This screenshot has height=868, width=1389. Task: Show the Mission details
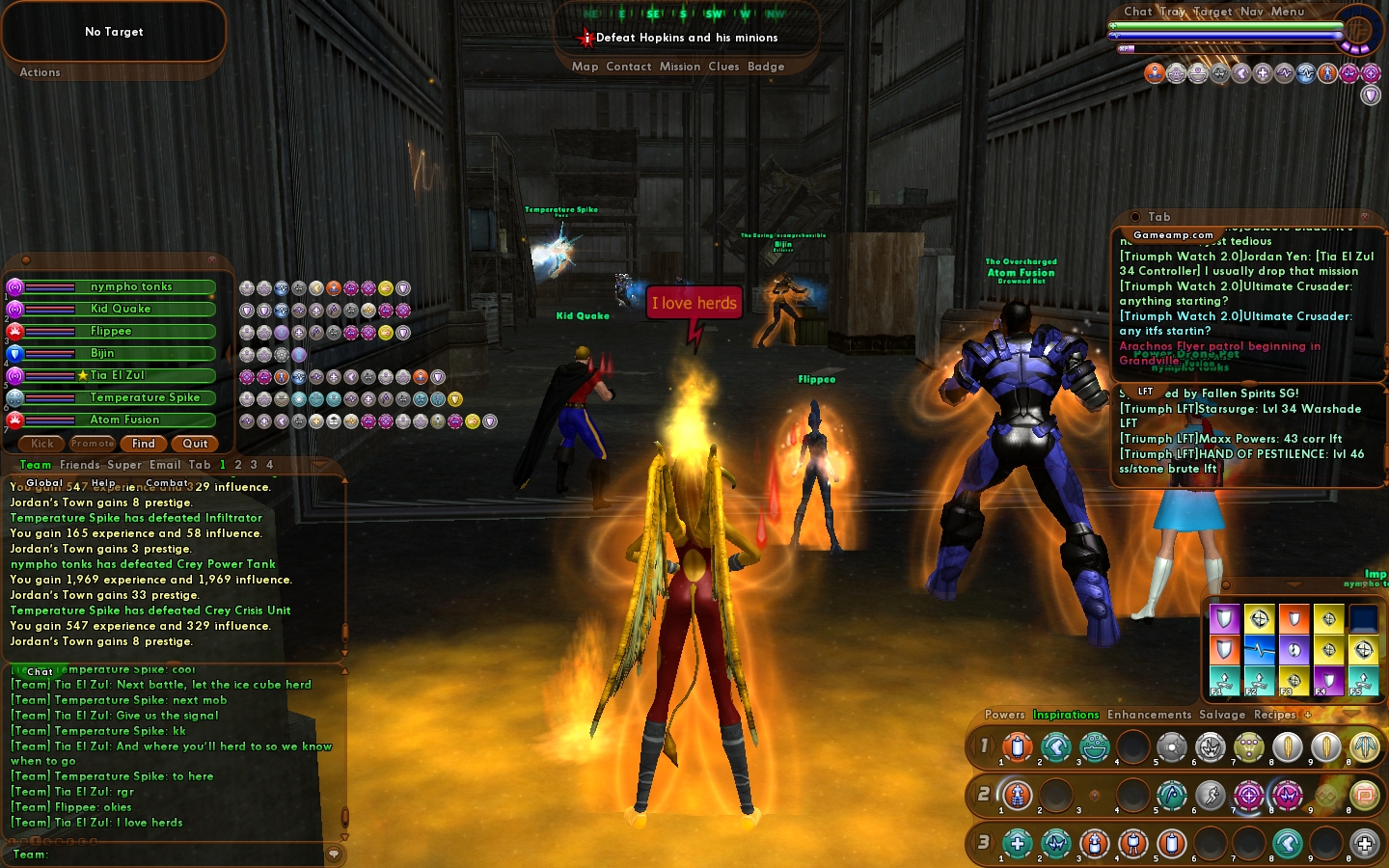click(680, 67)
